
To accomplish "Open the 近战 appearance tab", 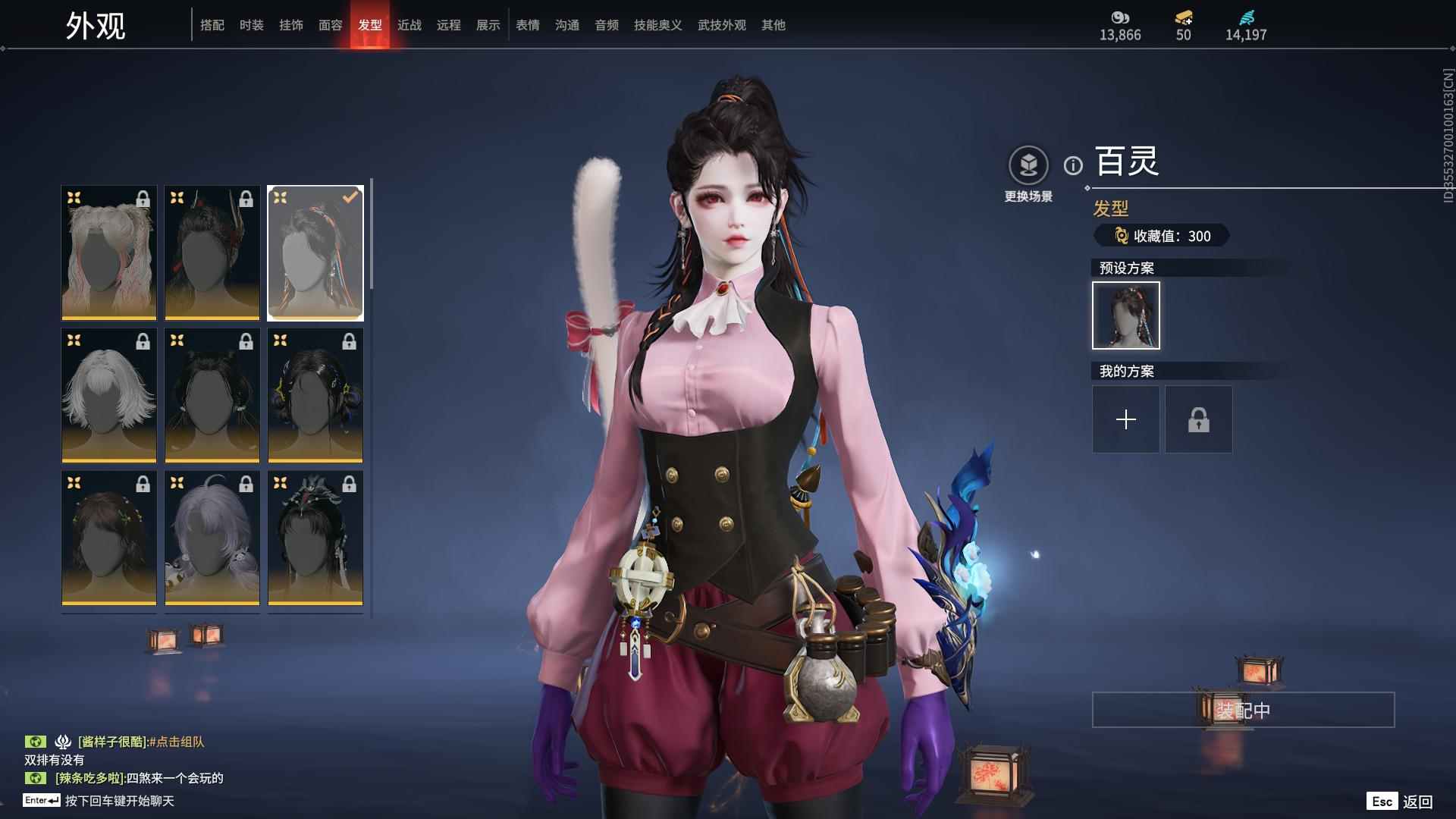I will point(409,25).
